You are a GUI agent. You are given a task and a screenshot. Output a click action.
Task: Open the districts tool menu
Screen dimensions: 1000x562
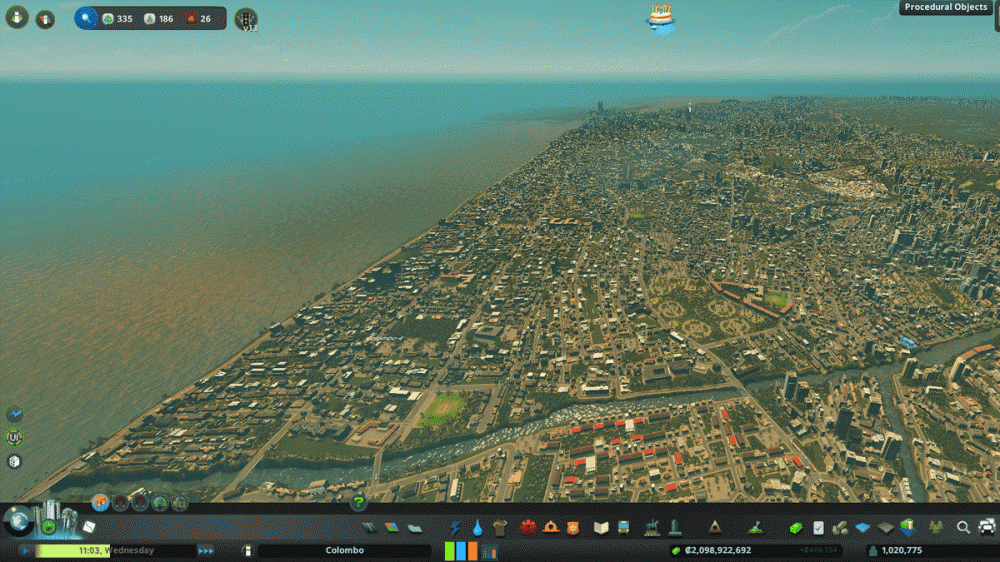(x=410, y=527)
